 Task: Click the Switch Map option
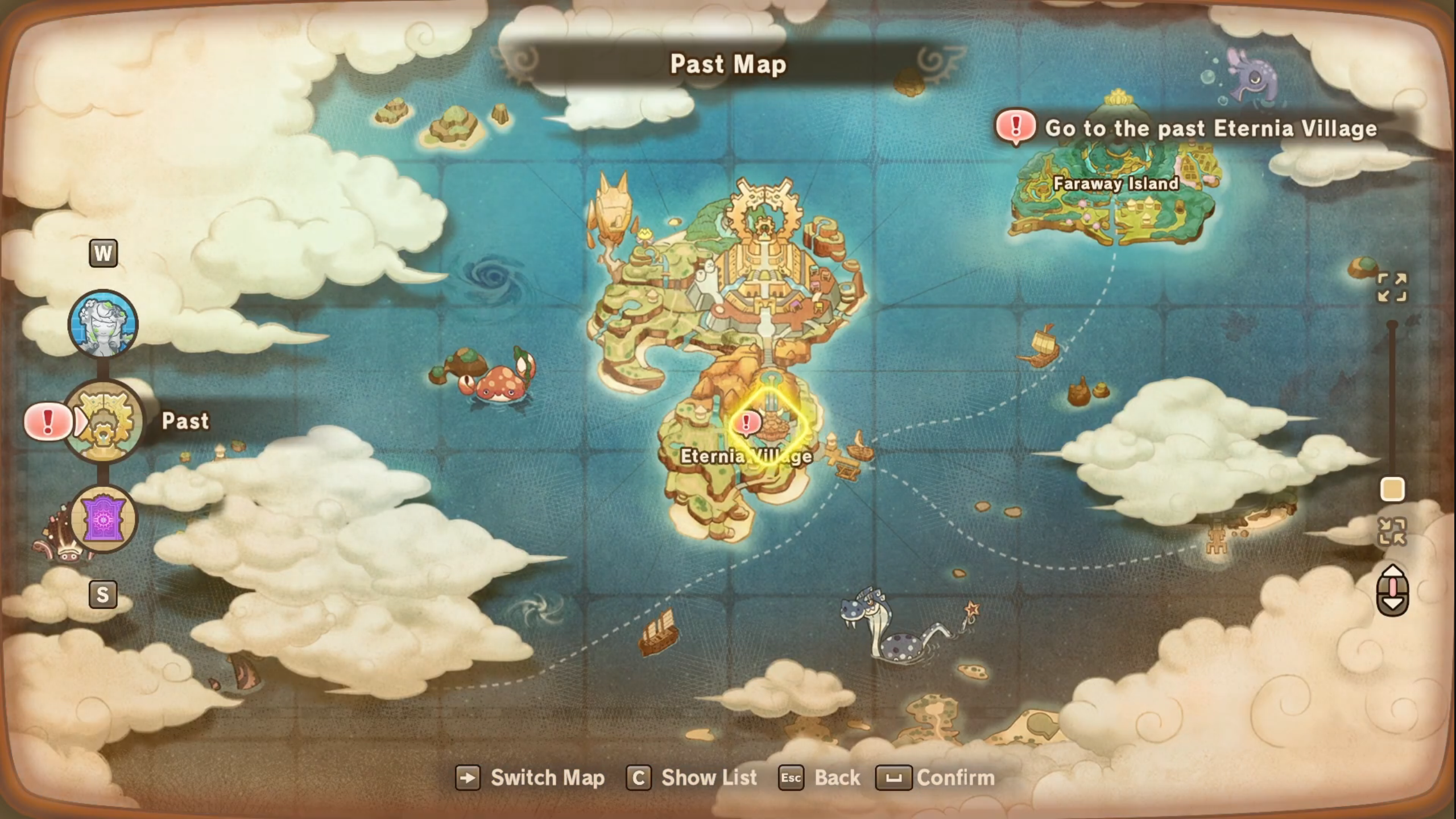click(530, 778)
